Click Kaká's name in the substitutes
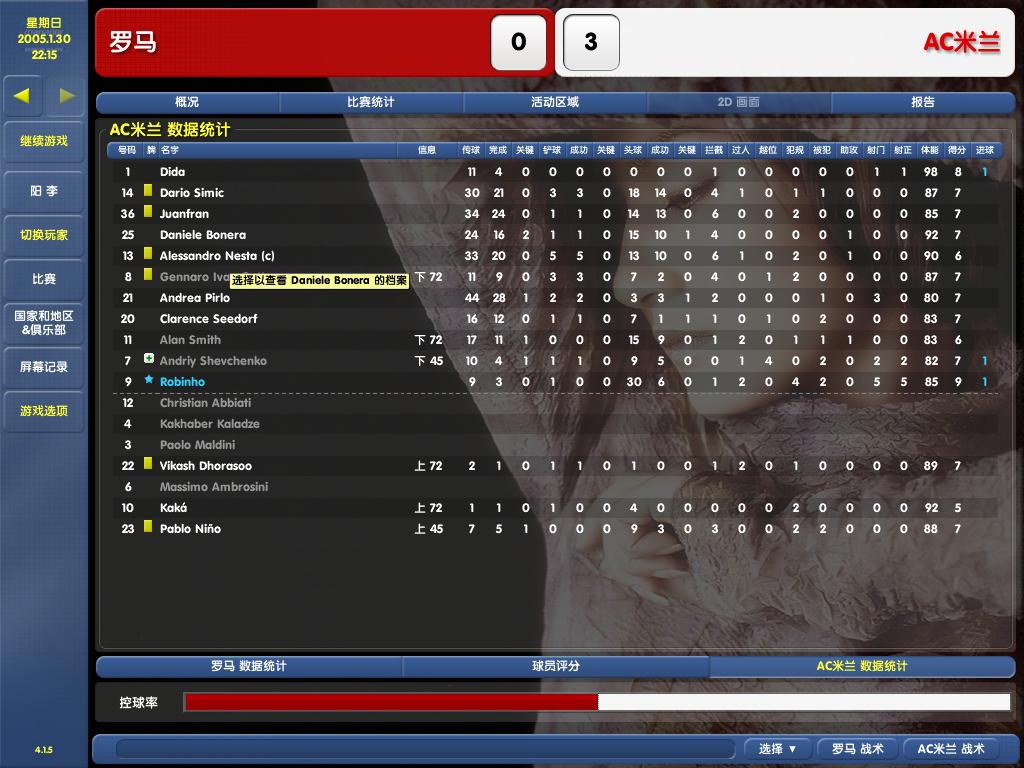 (174, 508)
